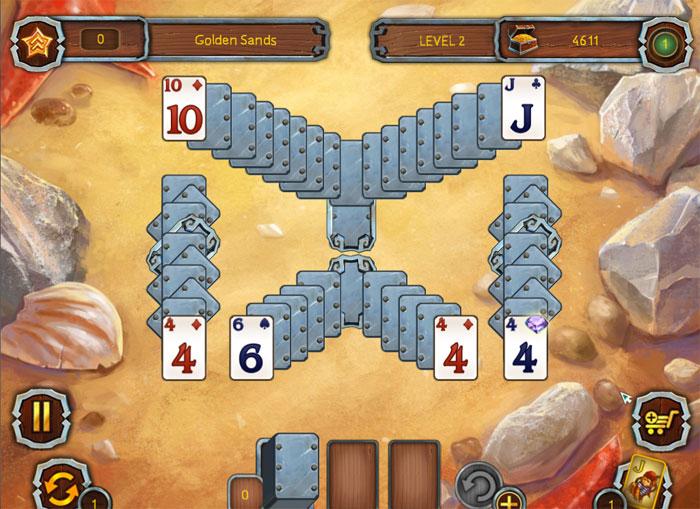Choose the 6 of spades card
700x509 pixels.
point(251,347)
